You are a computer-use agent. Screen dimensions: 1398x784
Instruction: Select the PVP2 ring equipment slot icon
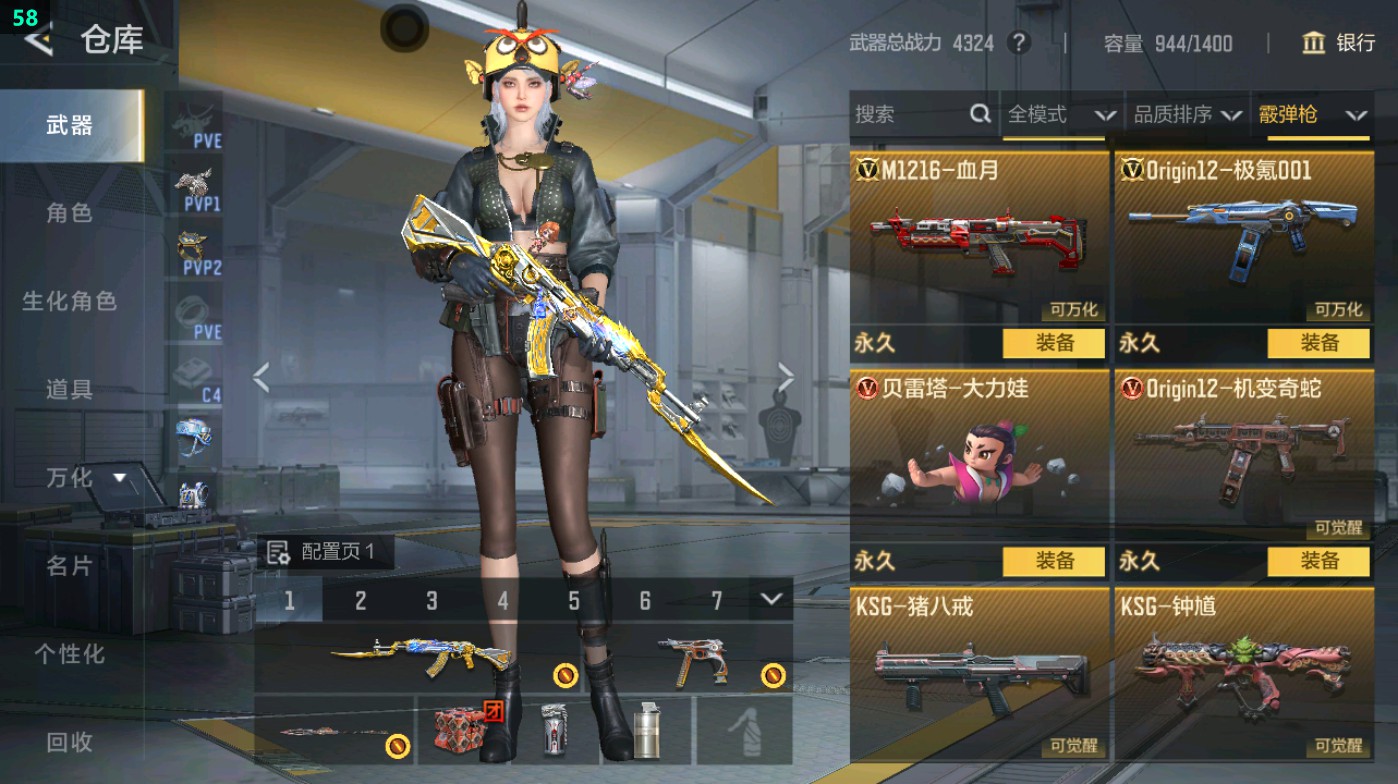pyautogui.click(x=193, y=245)
